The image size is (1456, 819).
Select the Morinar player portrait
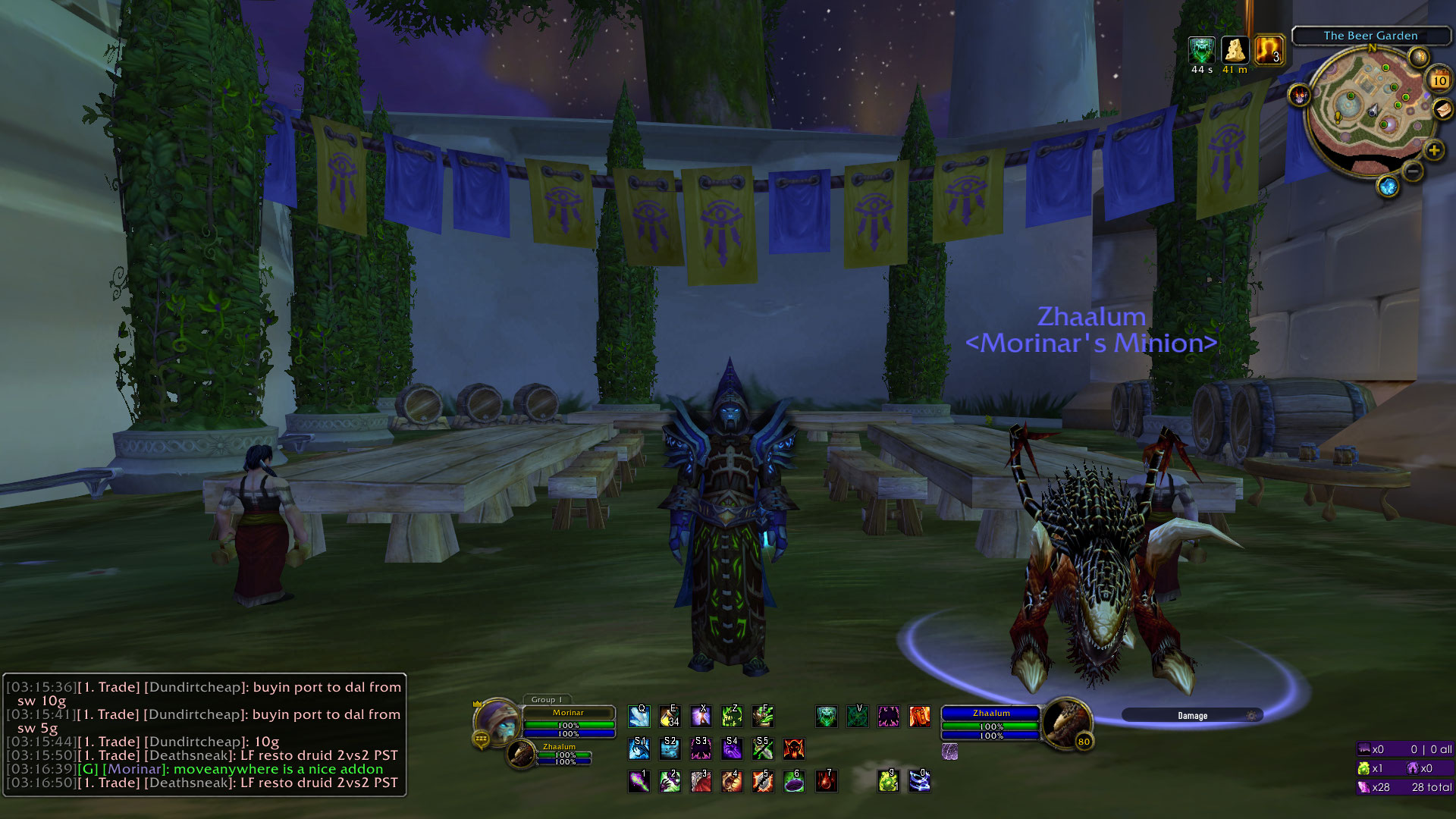(x=497, y=721)
